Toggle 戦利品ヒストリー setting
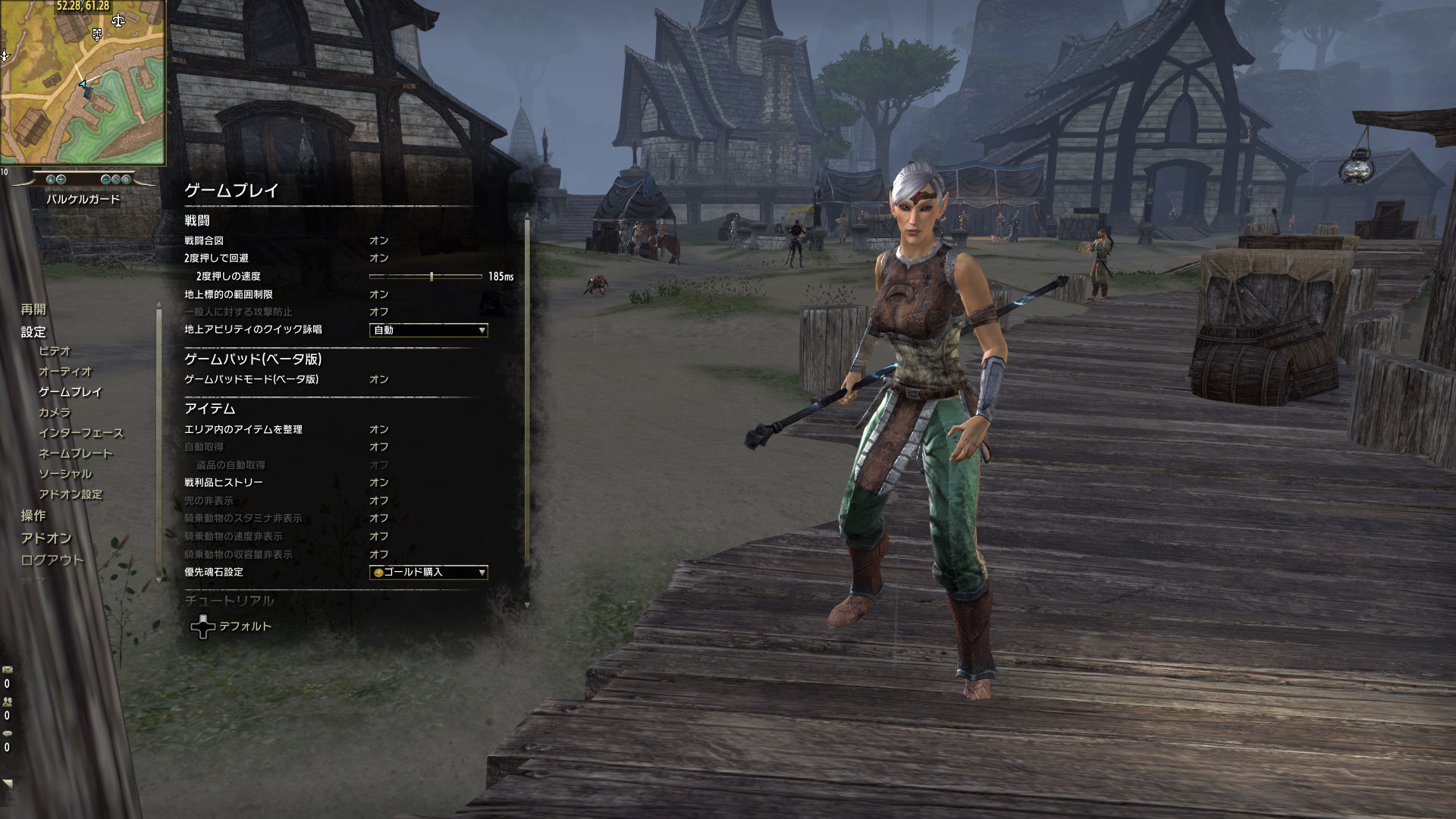Screen dimensions: 1456x819 click(379, 482)
